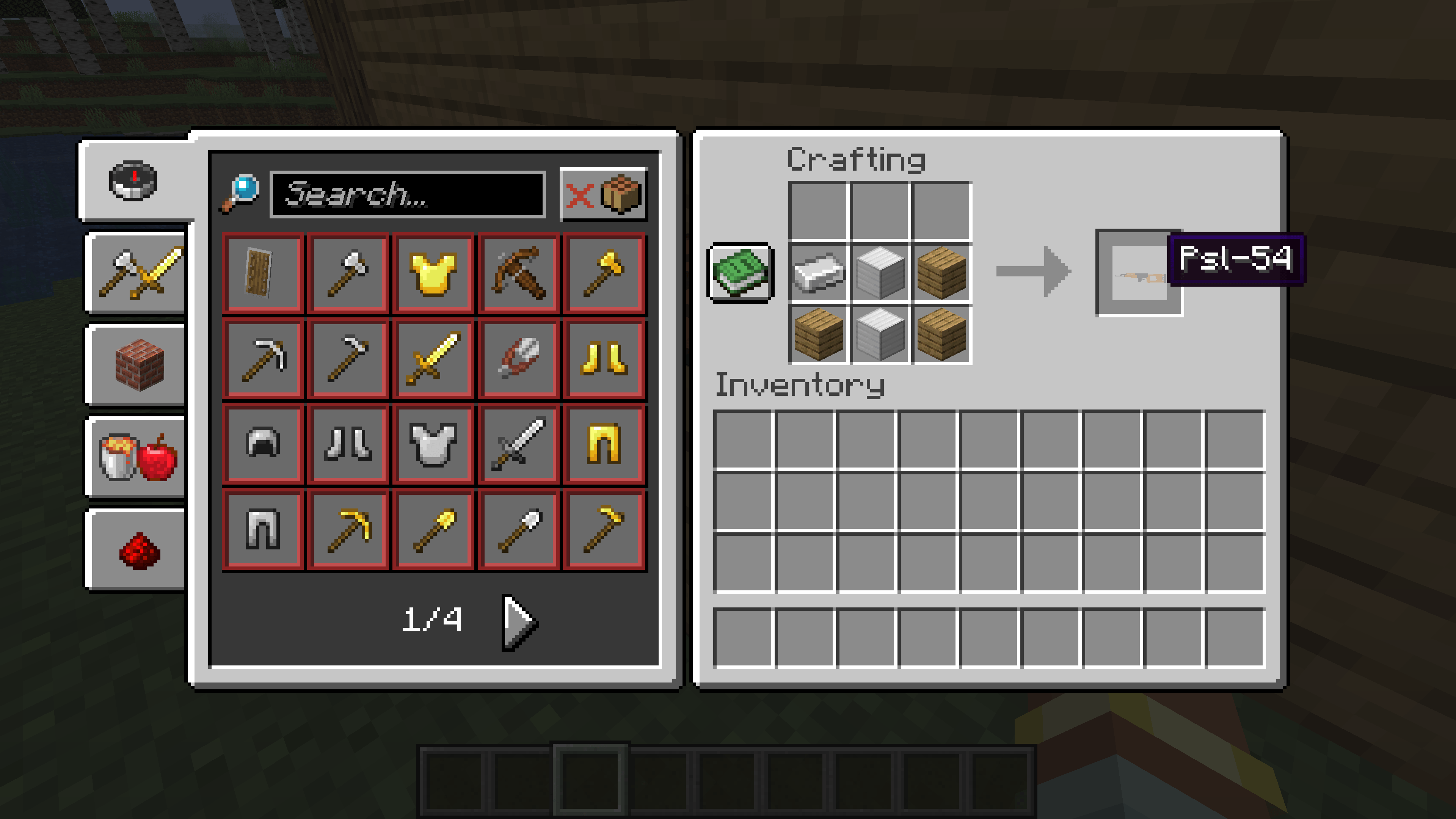Image resolution: width=1456 pixels, height=819 pixels.
Task: Select the iron helmet recipe
Action: pos(263,444)
